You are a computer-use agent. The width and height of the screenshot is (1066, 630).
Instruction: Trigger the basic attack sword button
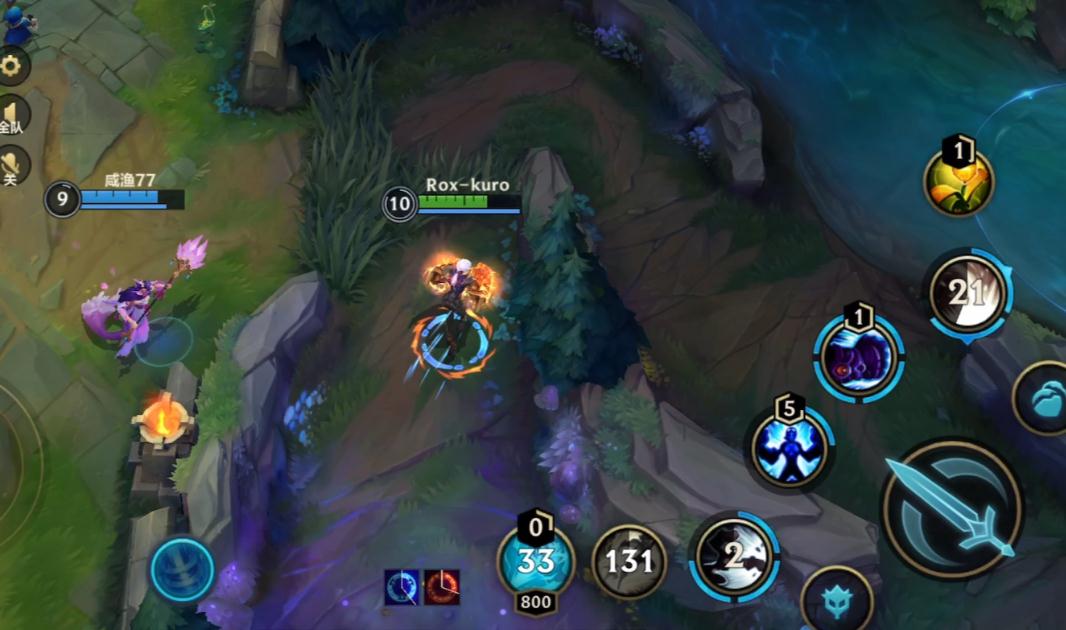(951, 509)
